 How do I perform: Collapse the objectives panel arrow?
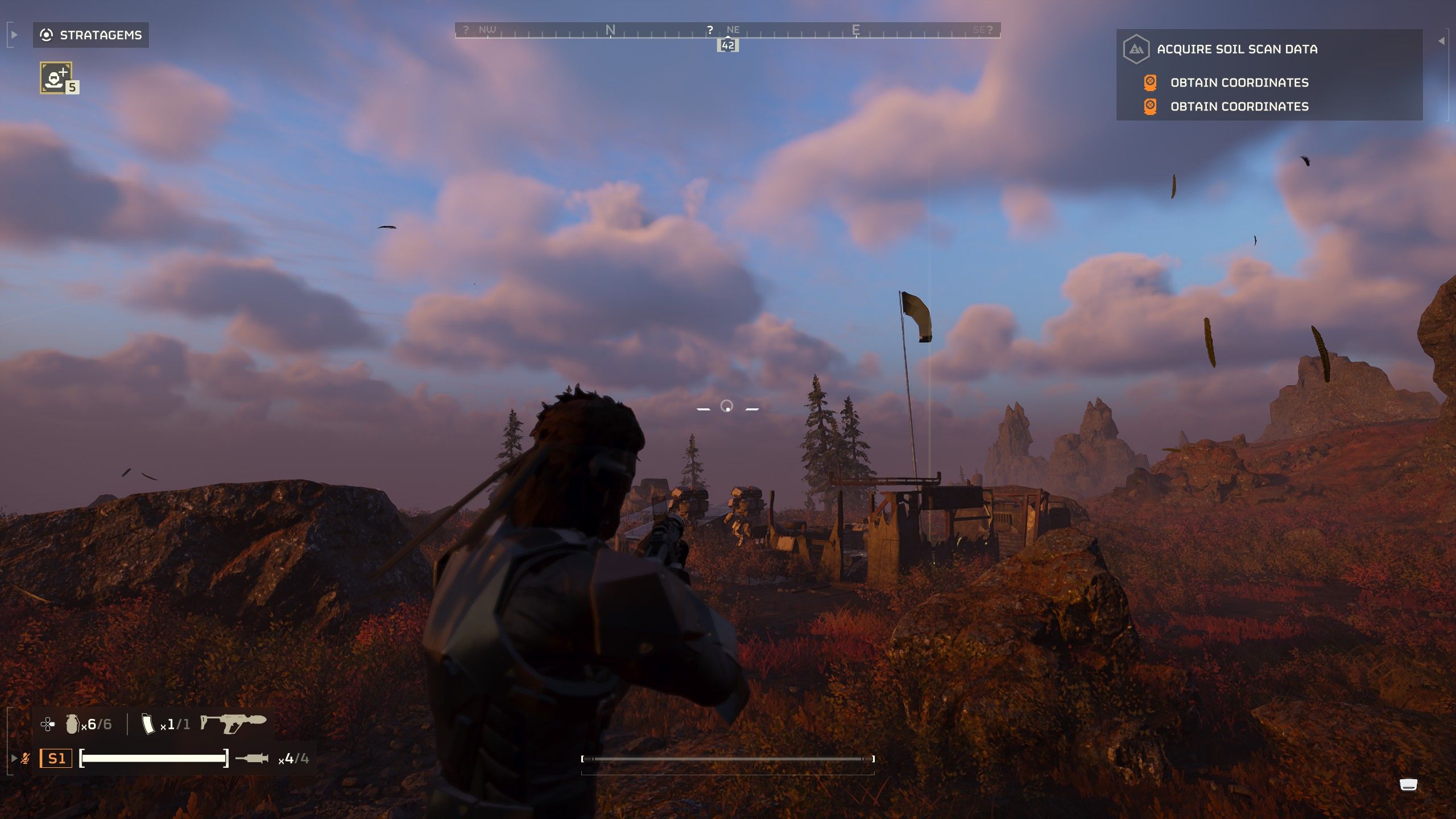pyautogui.click(x=1441, y=41)
